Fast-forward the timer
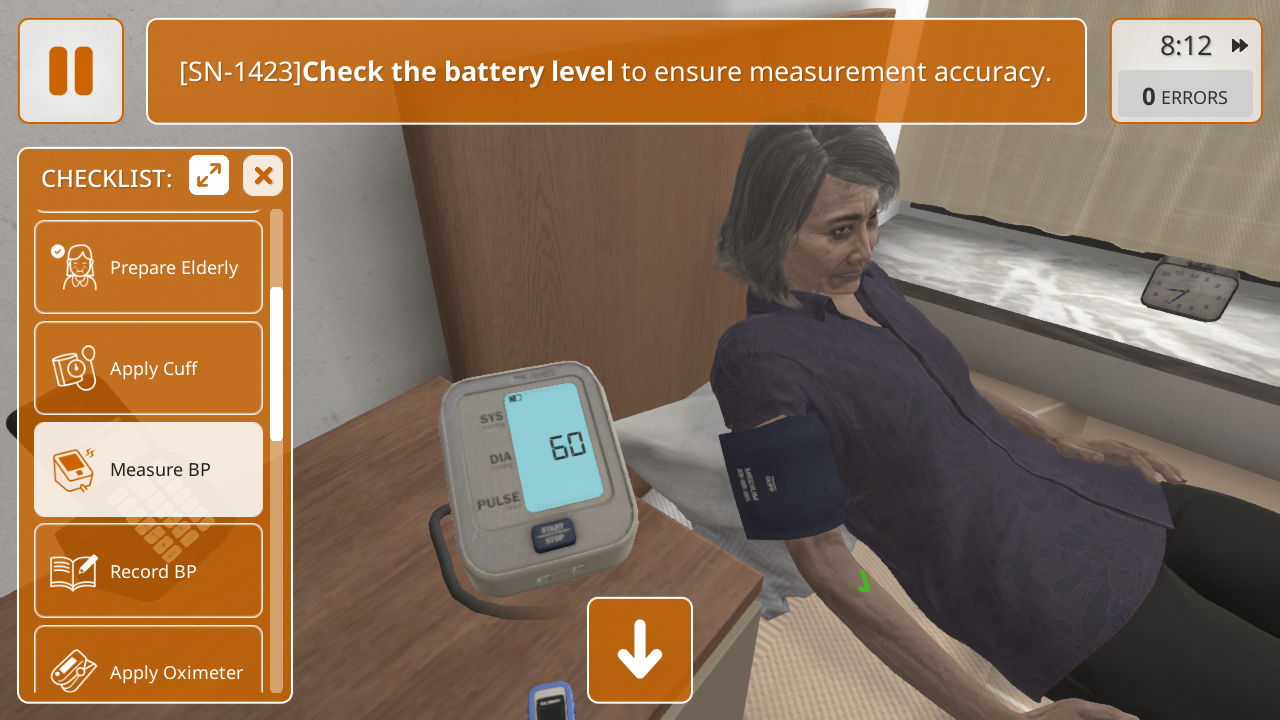Viewport: 1280px width, 720px height. 1240,46
